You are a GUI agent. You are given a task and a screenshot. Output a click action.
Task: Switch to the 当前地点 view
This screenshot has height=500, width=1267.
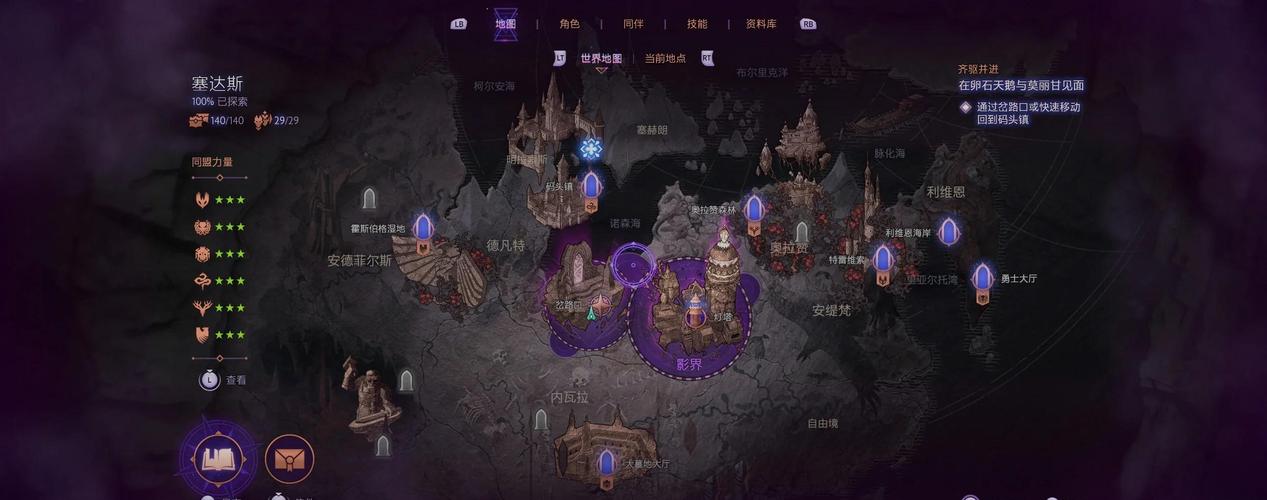[665, 58]
